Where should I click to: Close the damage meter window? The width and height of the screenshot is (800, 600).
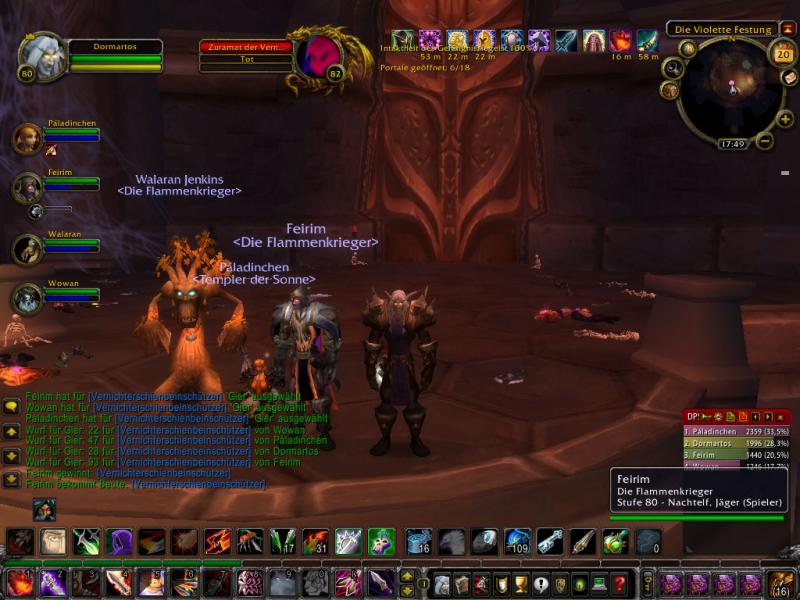coord(781,416)
